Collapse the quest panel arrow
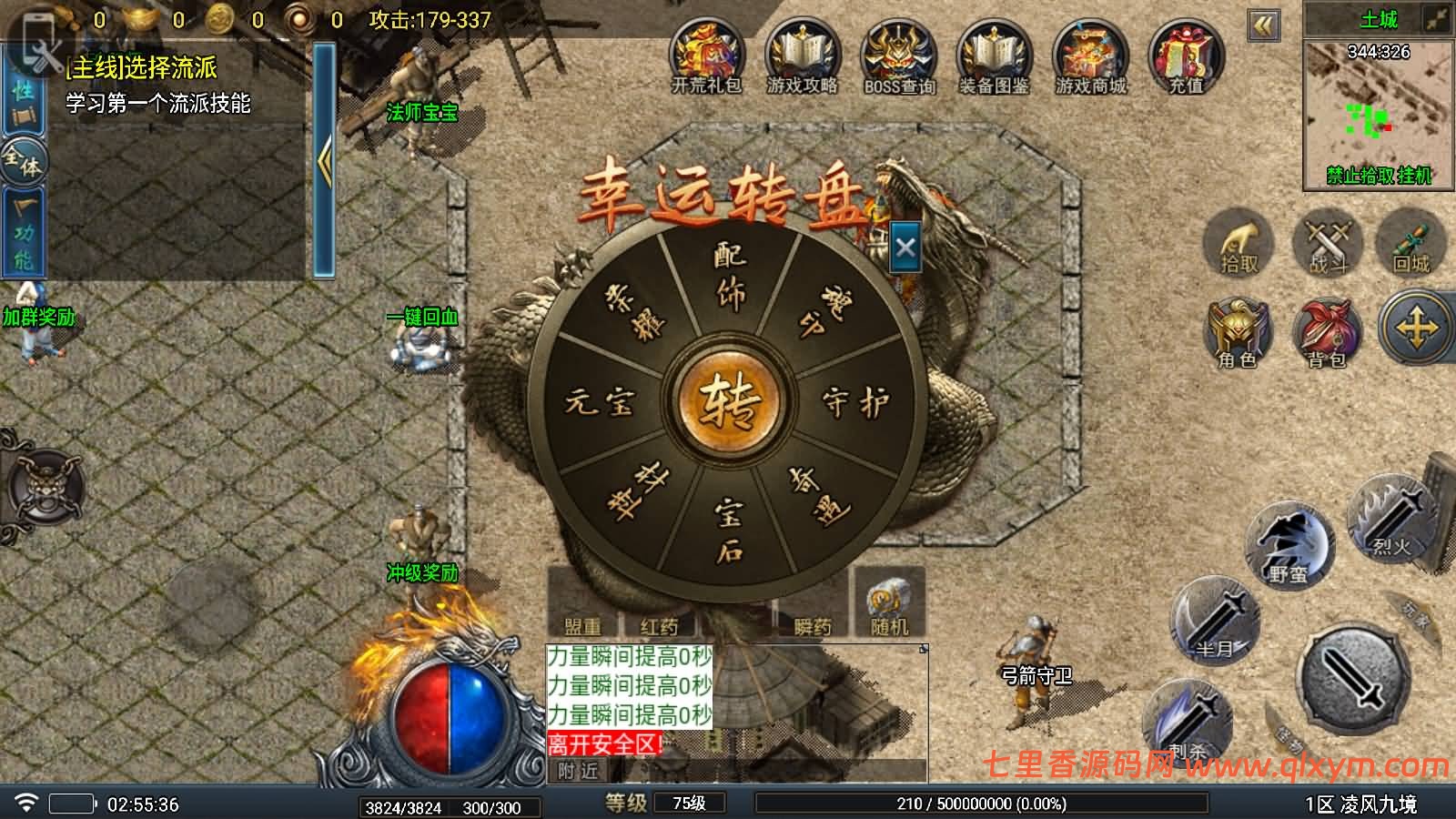Image resolution: width=1456 pixels, height=819 pixels. [325, 159]
